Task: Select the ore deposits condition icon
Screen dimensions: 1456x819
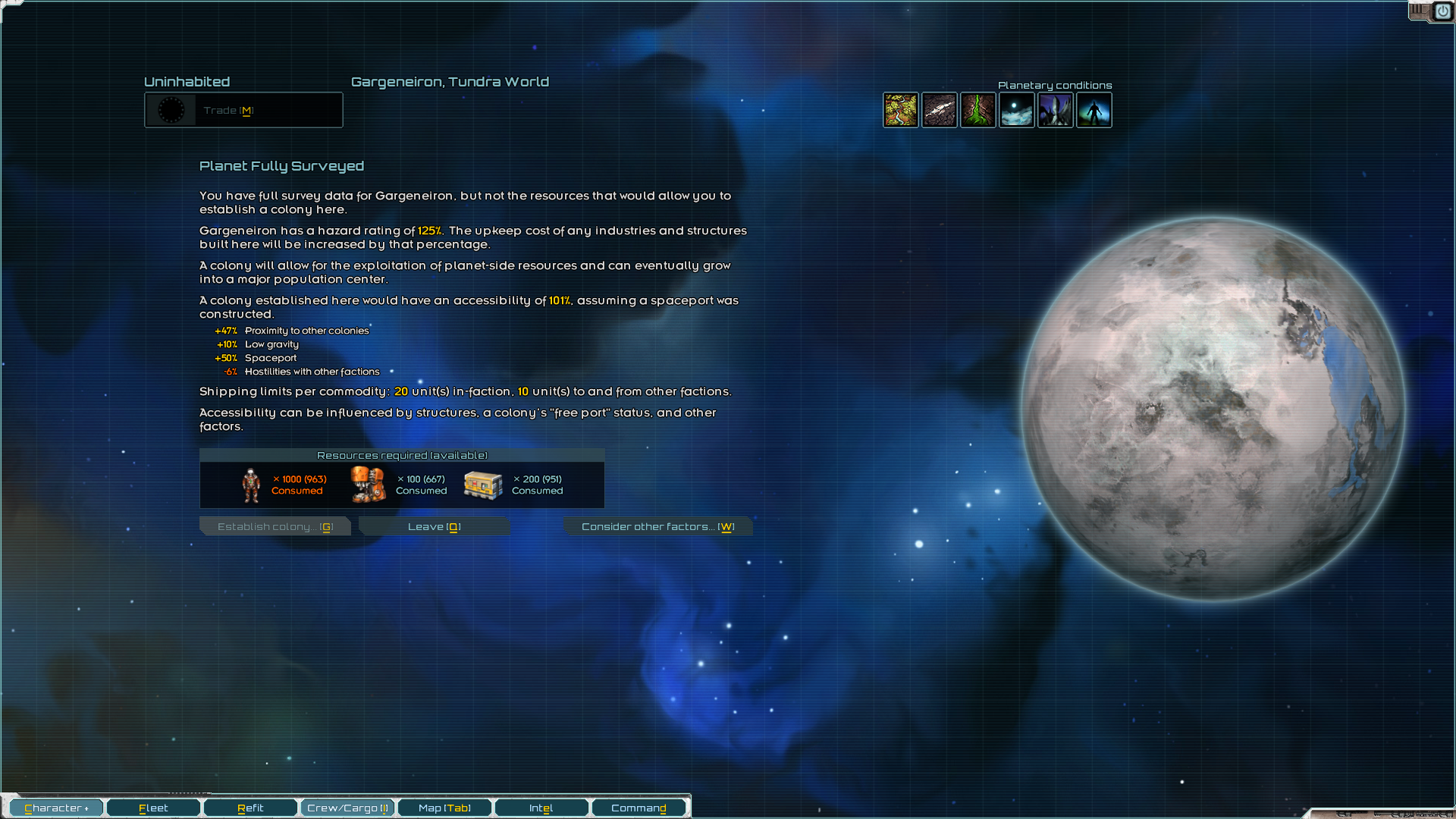Action: pos(939,110)
